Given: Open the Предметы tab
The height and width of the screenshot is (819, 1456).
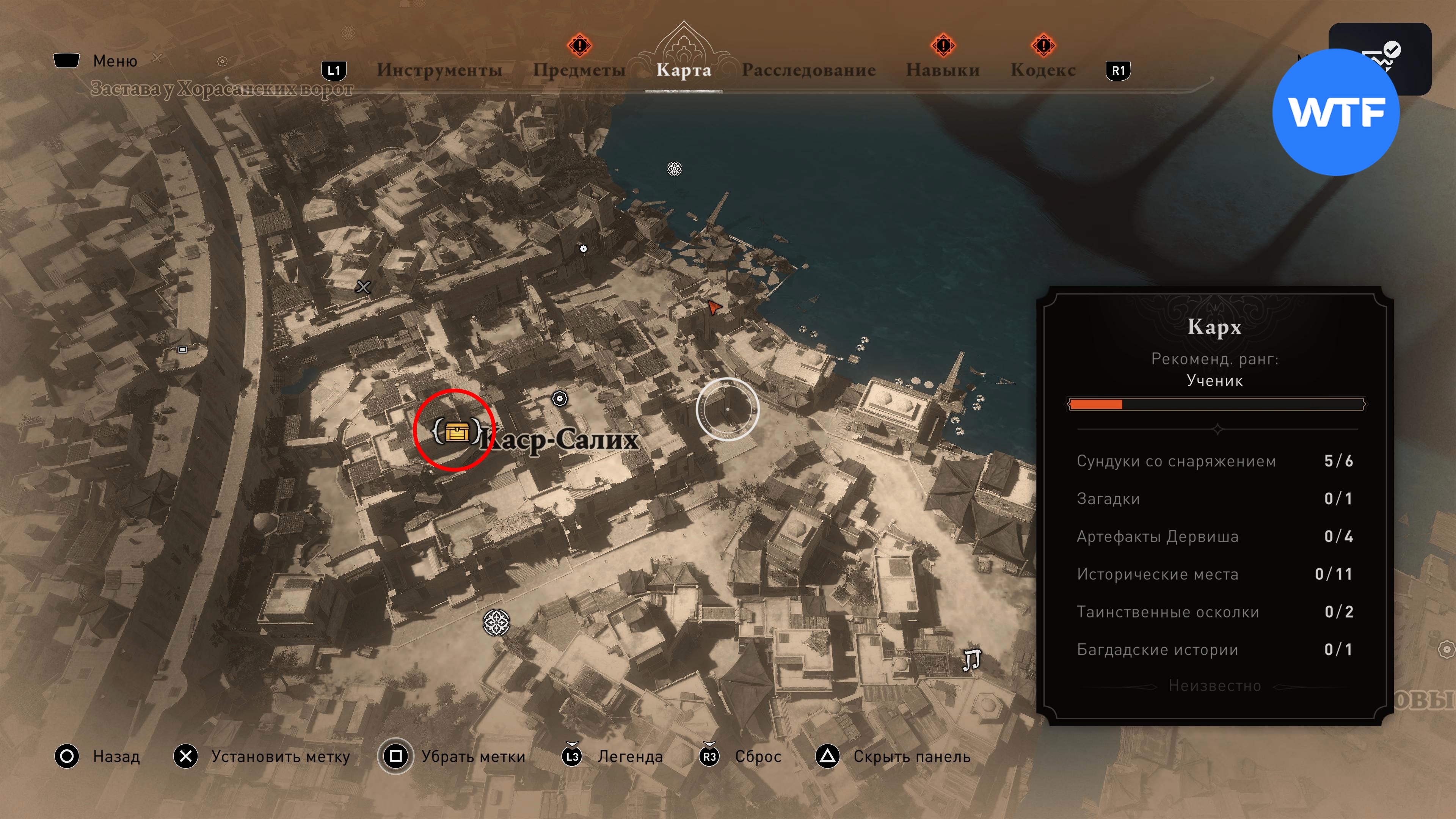Looking at the screenshot, I should coord(579,70).
